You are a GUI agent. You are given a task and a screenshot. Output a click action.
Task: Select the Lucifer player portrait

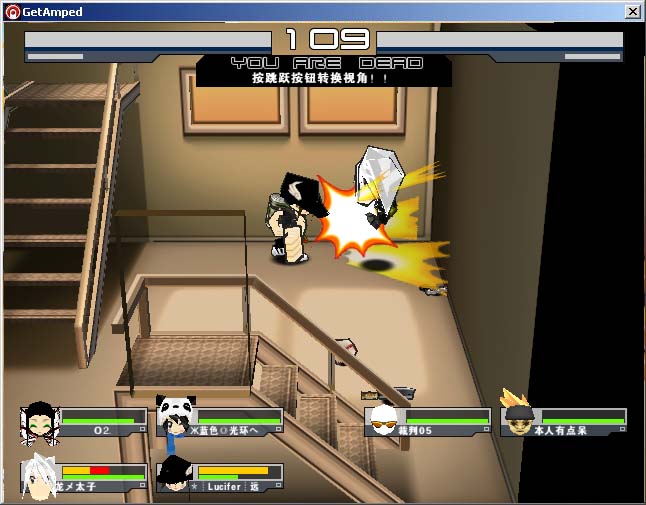click(x=175, y=475)
